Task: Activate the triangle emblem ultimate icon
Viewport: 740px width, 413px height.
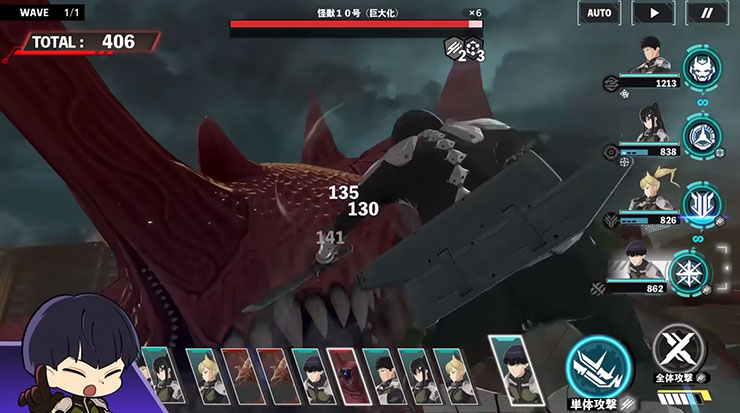Action: click(x=701, y=135)
